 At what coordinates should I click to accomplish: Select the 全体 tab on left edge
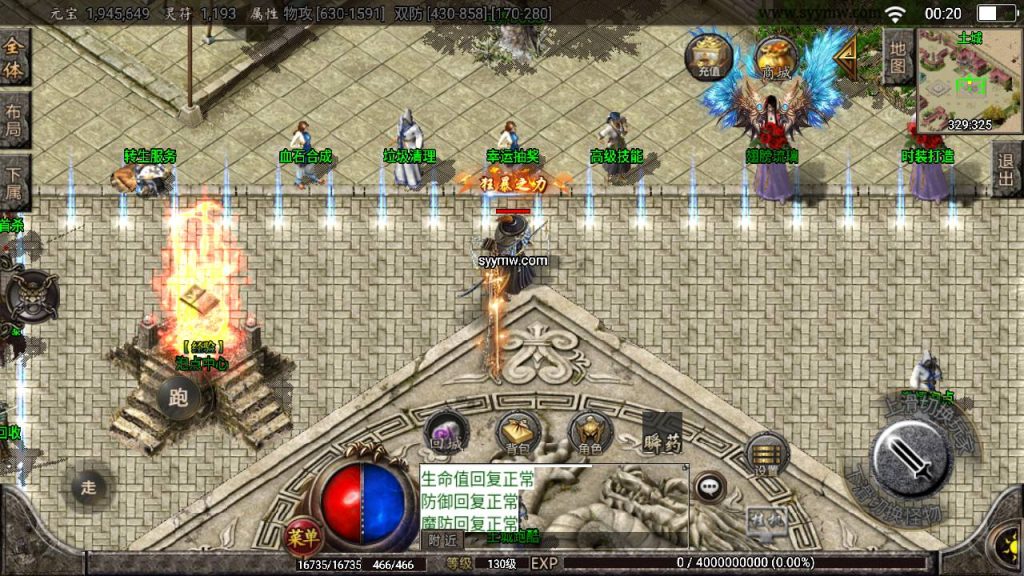[x=14, y=58]
